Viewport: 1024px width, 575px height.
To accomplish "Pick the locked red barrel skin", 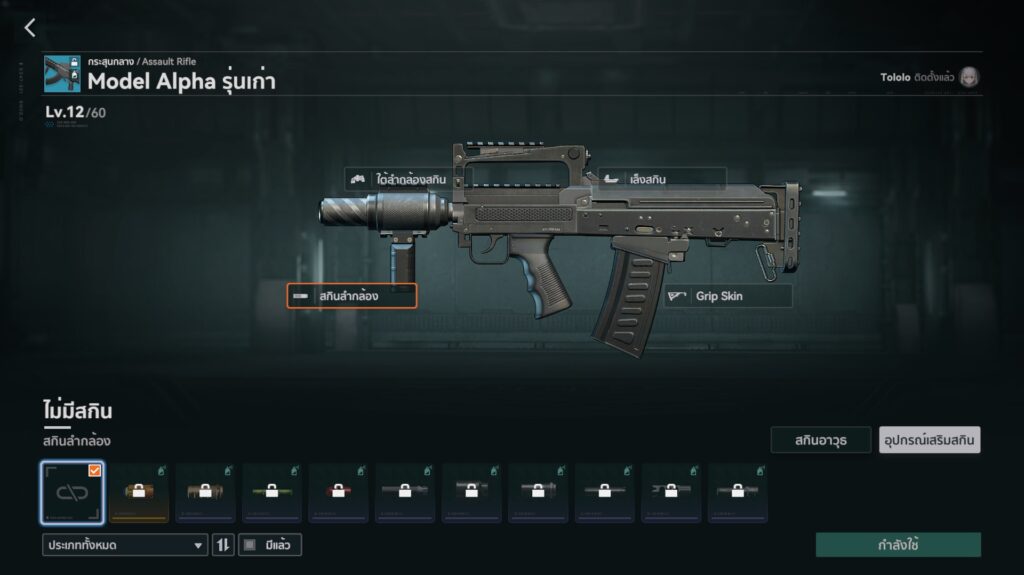I will (x=338, y=492).
